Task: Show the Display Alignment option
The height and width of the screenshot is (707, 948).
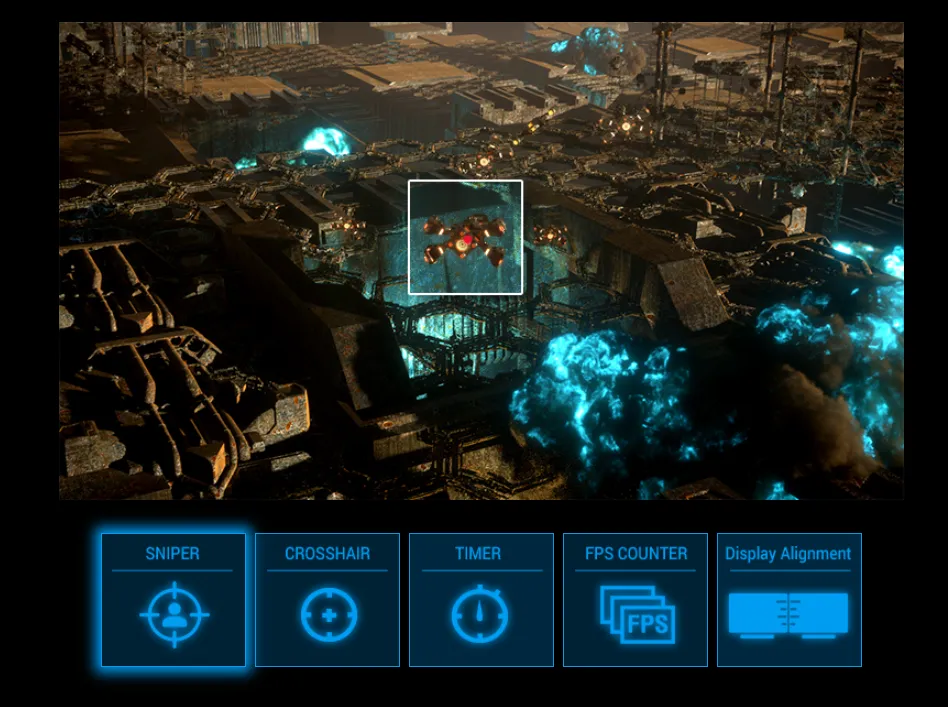Action: (789, 600)
